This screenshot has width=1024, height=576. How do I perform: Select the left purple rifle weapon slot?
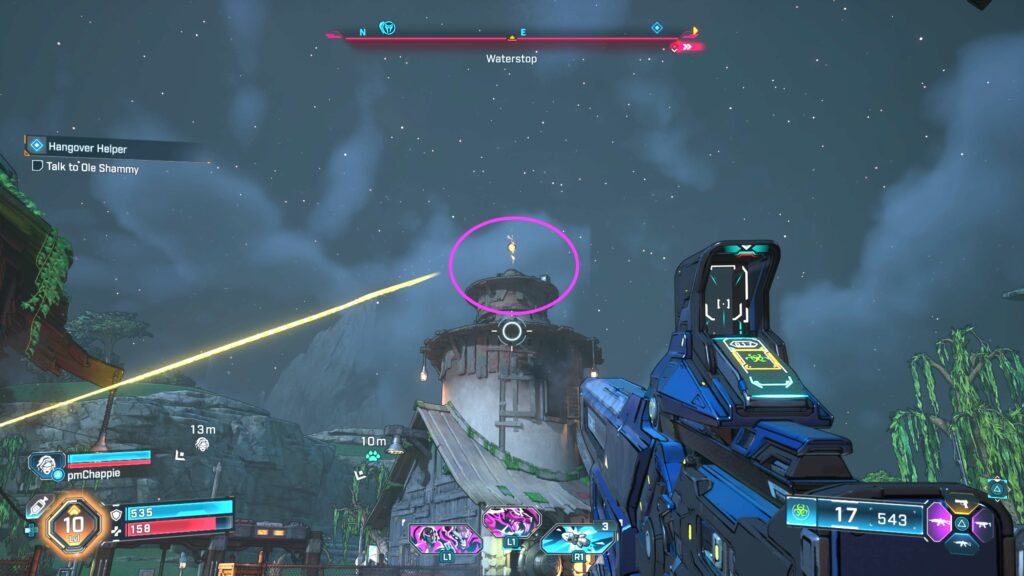[x=941, y=521]
